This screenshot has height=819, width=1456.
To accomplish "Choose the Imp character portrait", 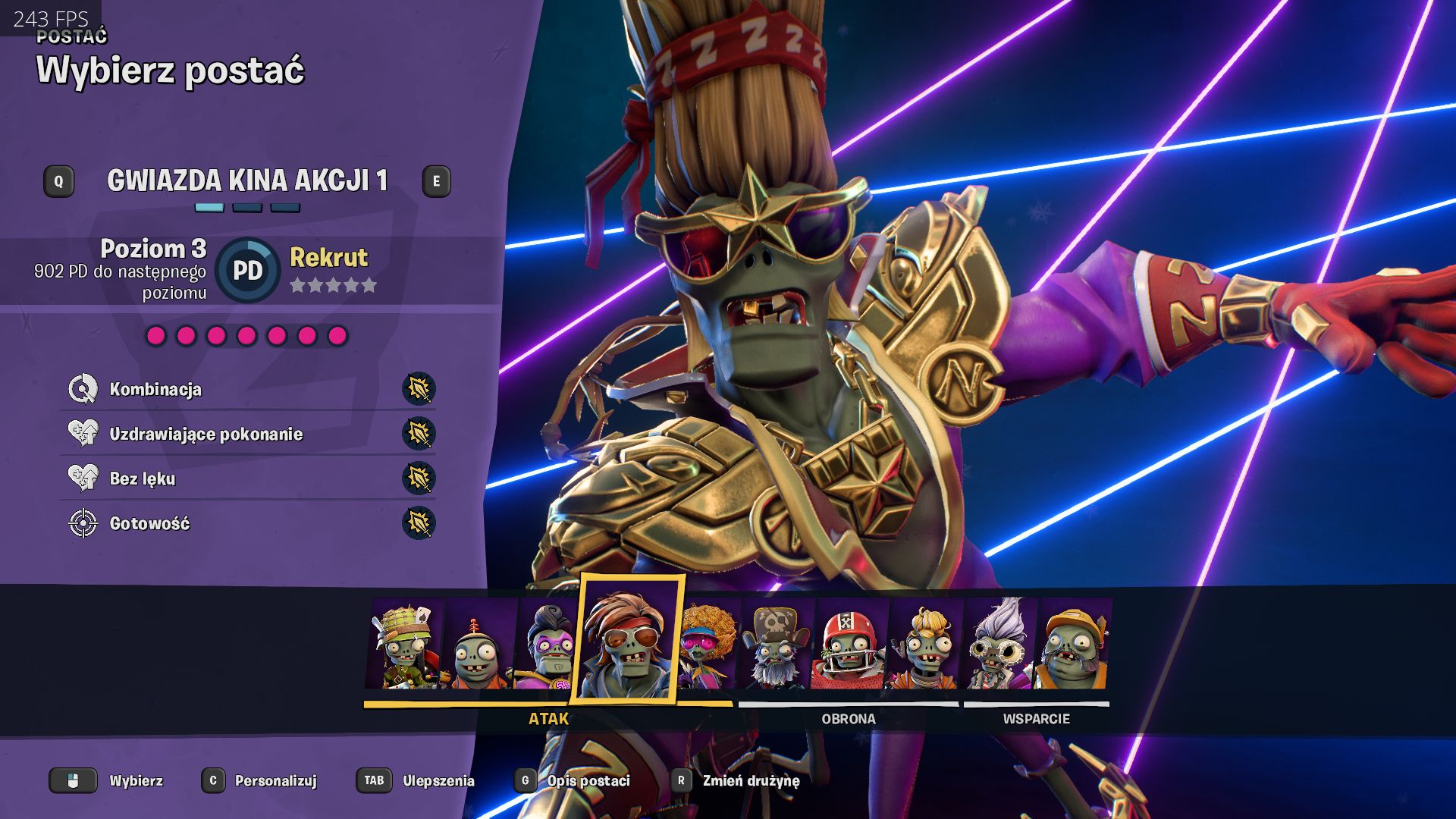I will coord(478,646).
